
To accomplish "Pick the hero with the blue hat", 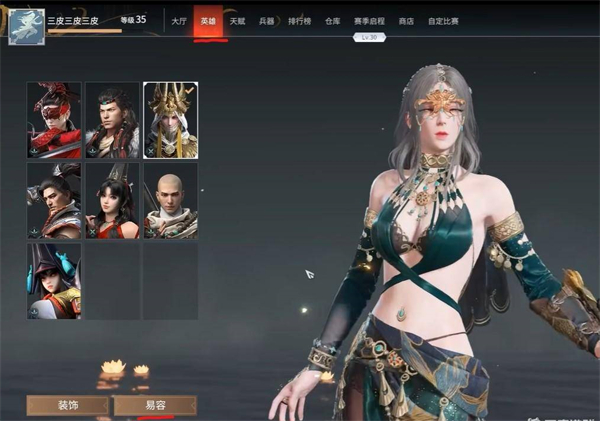I will (x=54, y=281).
